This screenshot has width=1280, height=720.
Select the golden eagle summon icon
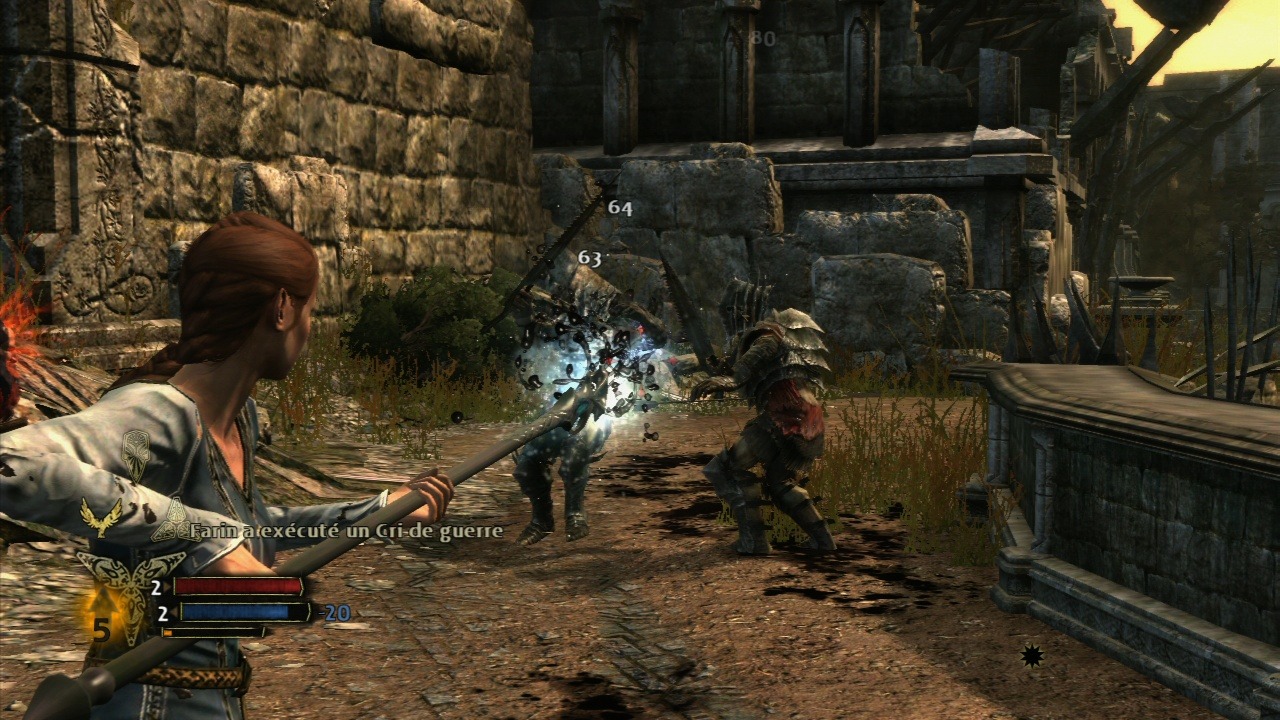(x=101, y=516)
